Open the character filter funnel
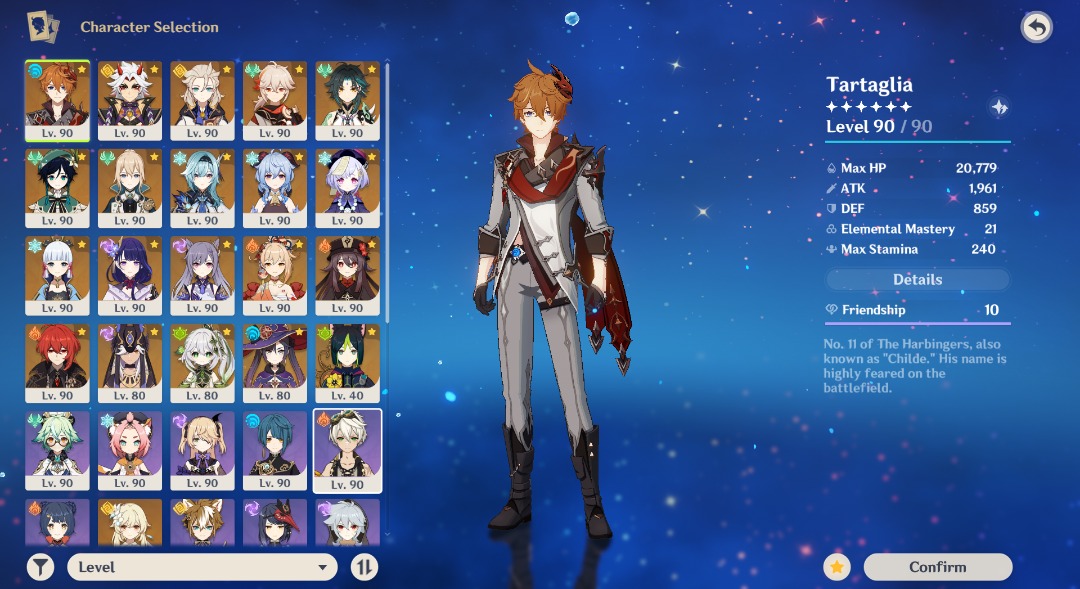The width and height of the screenshot is (1080, 589). tap(40, 567)
